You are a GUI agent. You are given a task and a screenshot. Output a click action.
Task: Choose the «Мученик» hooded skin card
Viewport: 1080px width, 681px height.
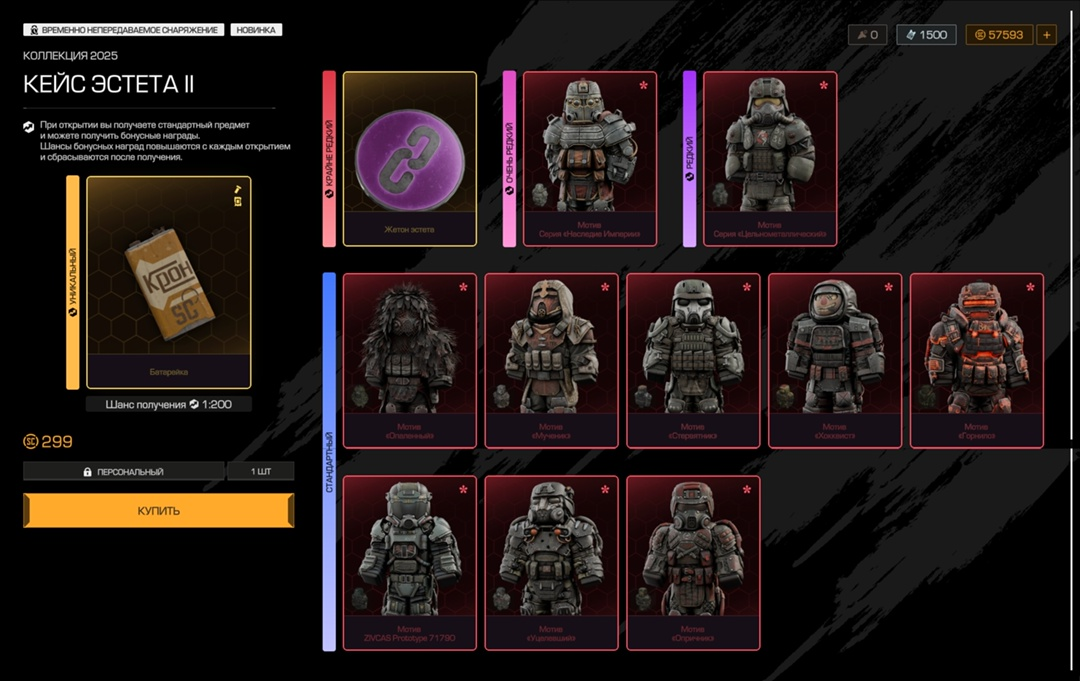point(552,360)
